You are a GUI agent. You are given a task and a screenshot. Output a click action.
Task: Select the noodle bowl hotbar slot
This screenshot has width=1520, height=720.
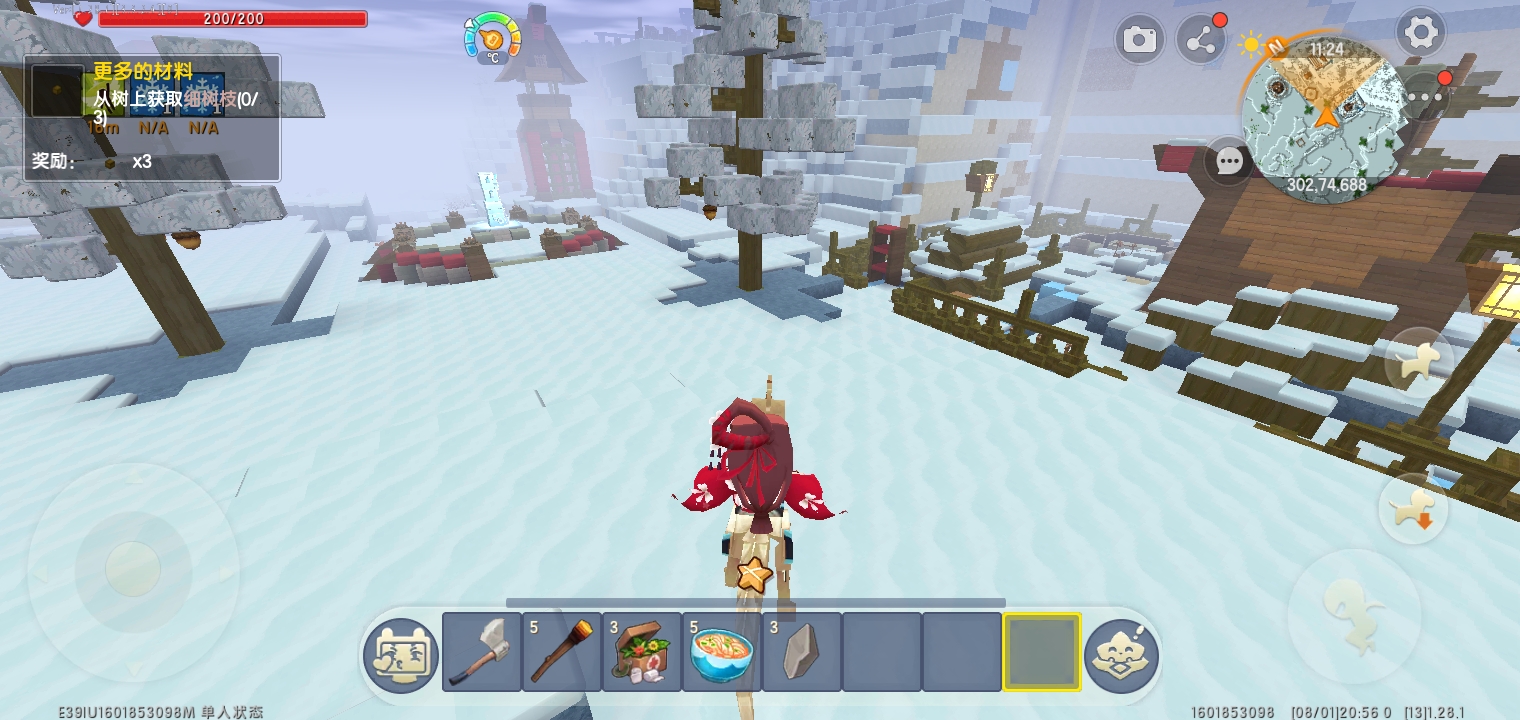722,652
